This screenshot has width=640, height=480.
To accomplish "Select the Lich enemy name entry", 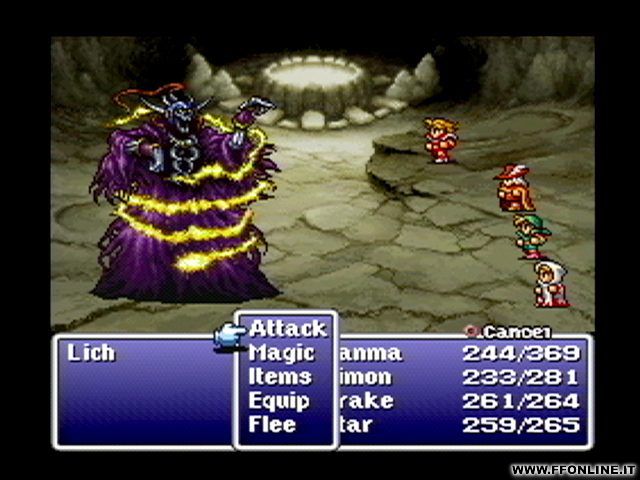I will [91, 353].
